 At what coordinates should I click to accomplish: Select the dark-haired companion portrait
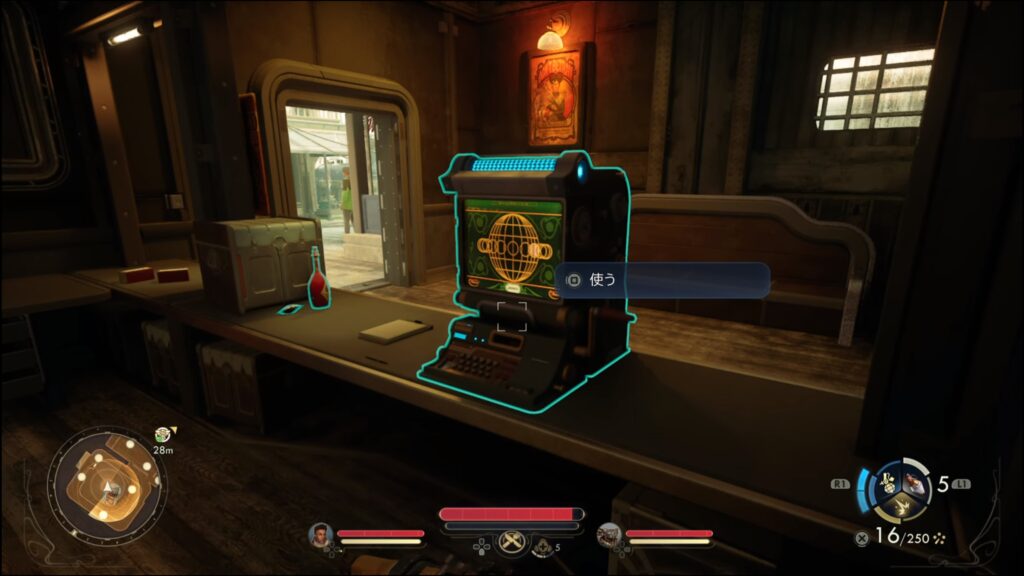[321, 535]
